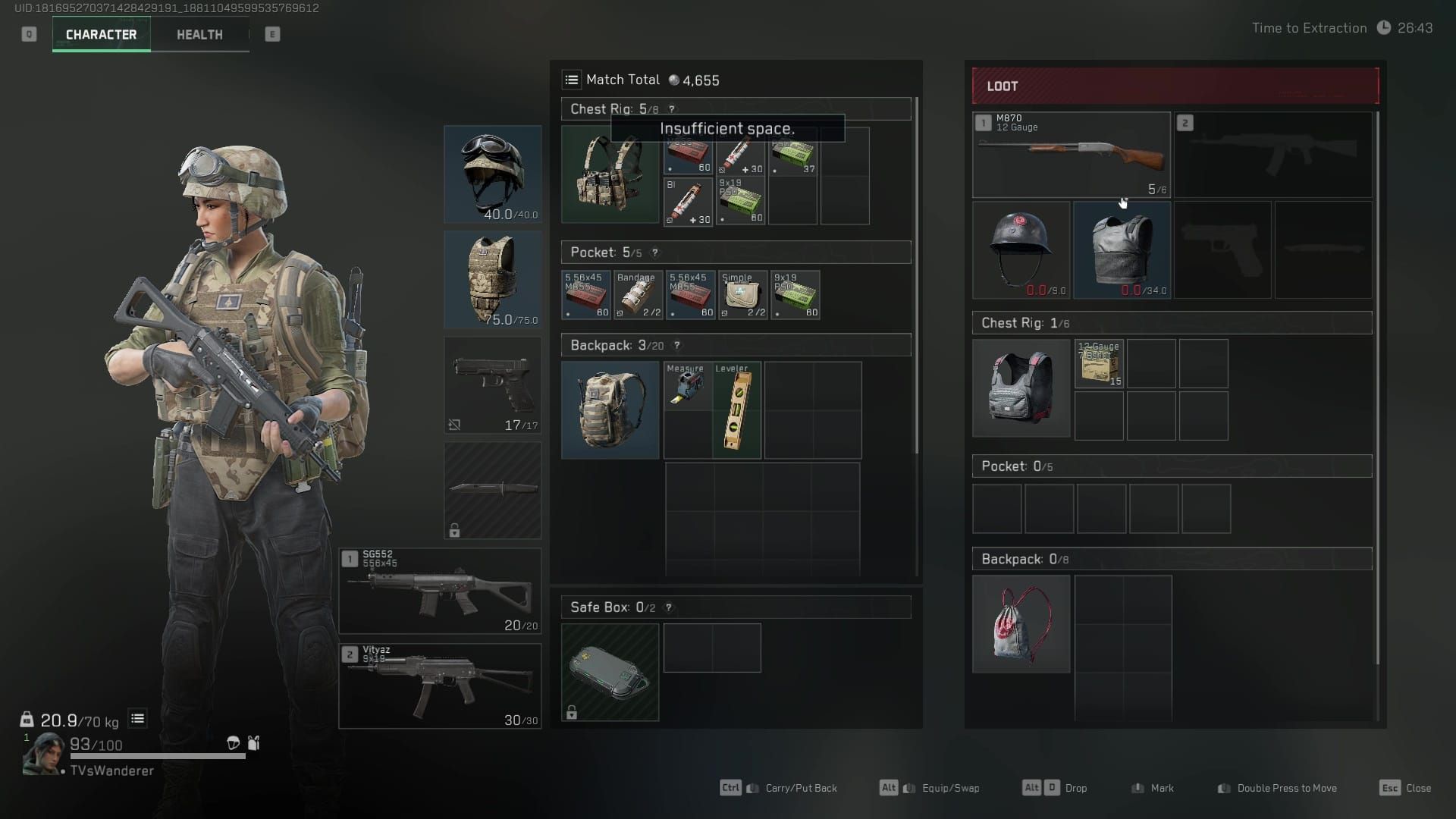
Task: Click the Chest Rig help question mark icon
Action: tap(672, 109)
